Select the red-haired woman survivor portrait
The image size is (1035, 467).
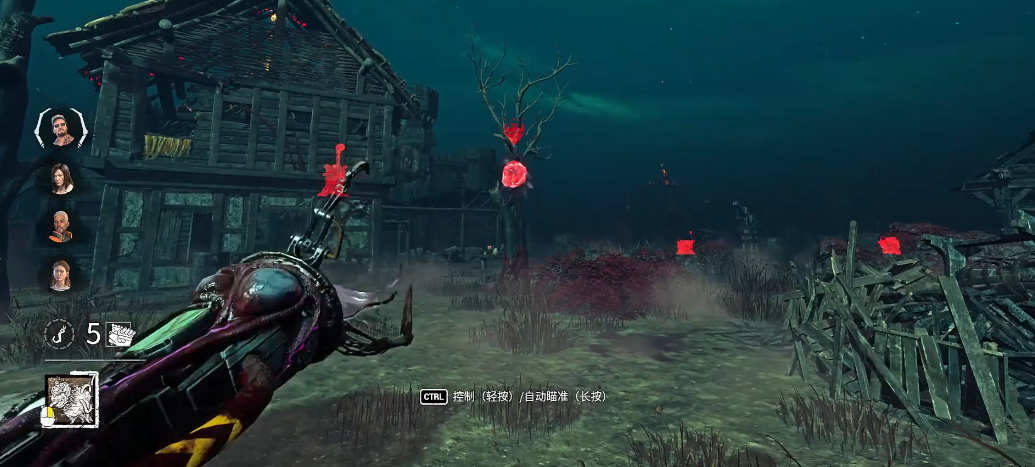click(61, 274)
